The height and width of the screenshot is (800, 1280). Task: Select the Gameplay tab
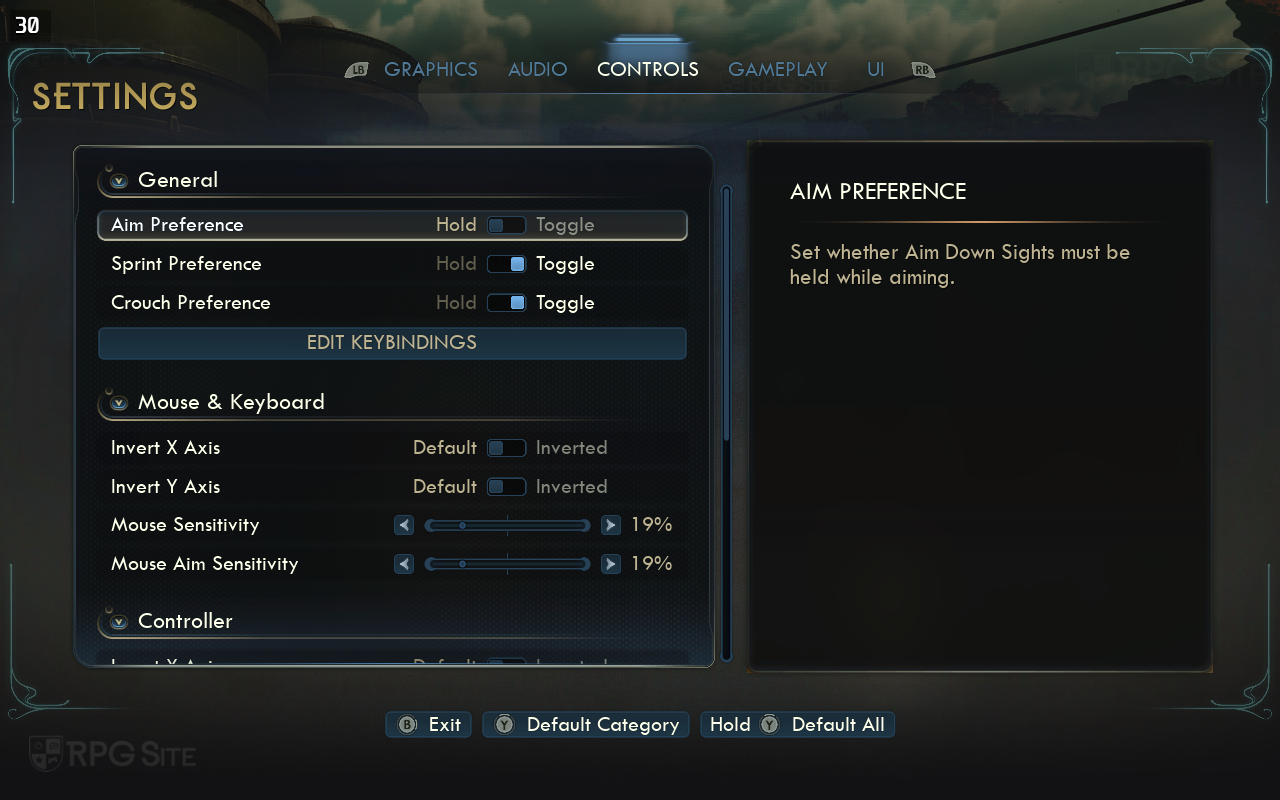point(777,70)
